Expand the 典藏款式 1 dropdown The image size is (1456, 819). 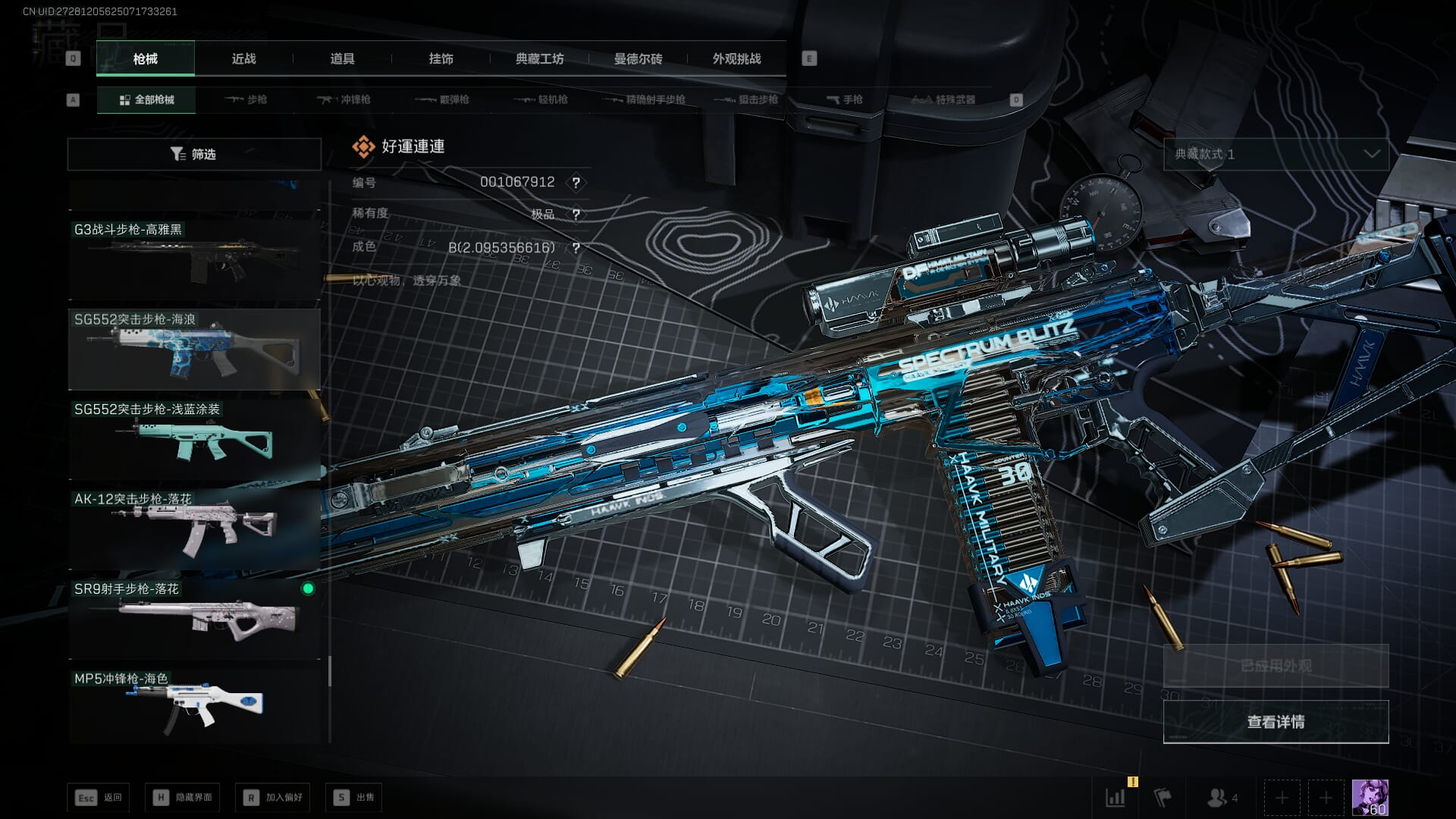coord(1276,154)
